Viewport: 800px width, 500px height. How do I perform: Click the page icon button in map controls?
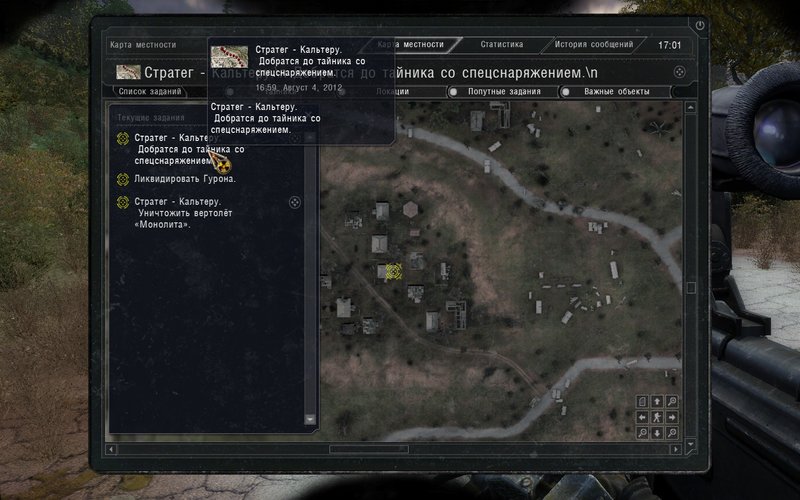642,401
